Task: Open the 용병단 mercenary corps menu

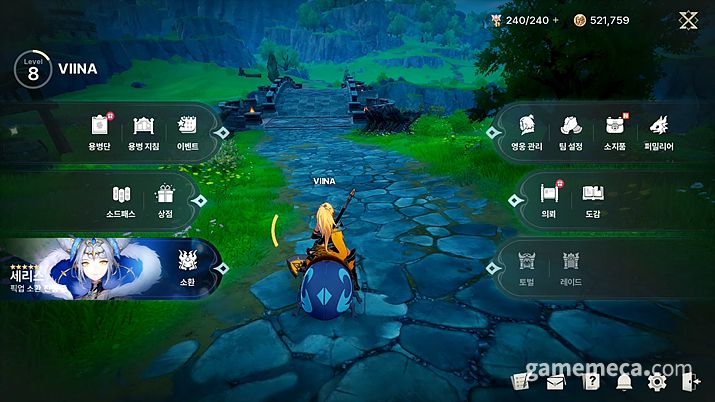Action: point(99,131)
